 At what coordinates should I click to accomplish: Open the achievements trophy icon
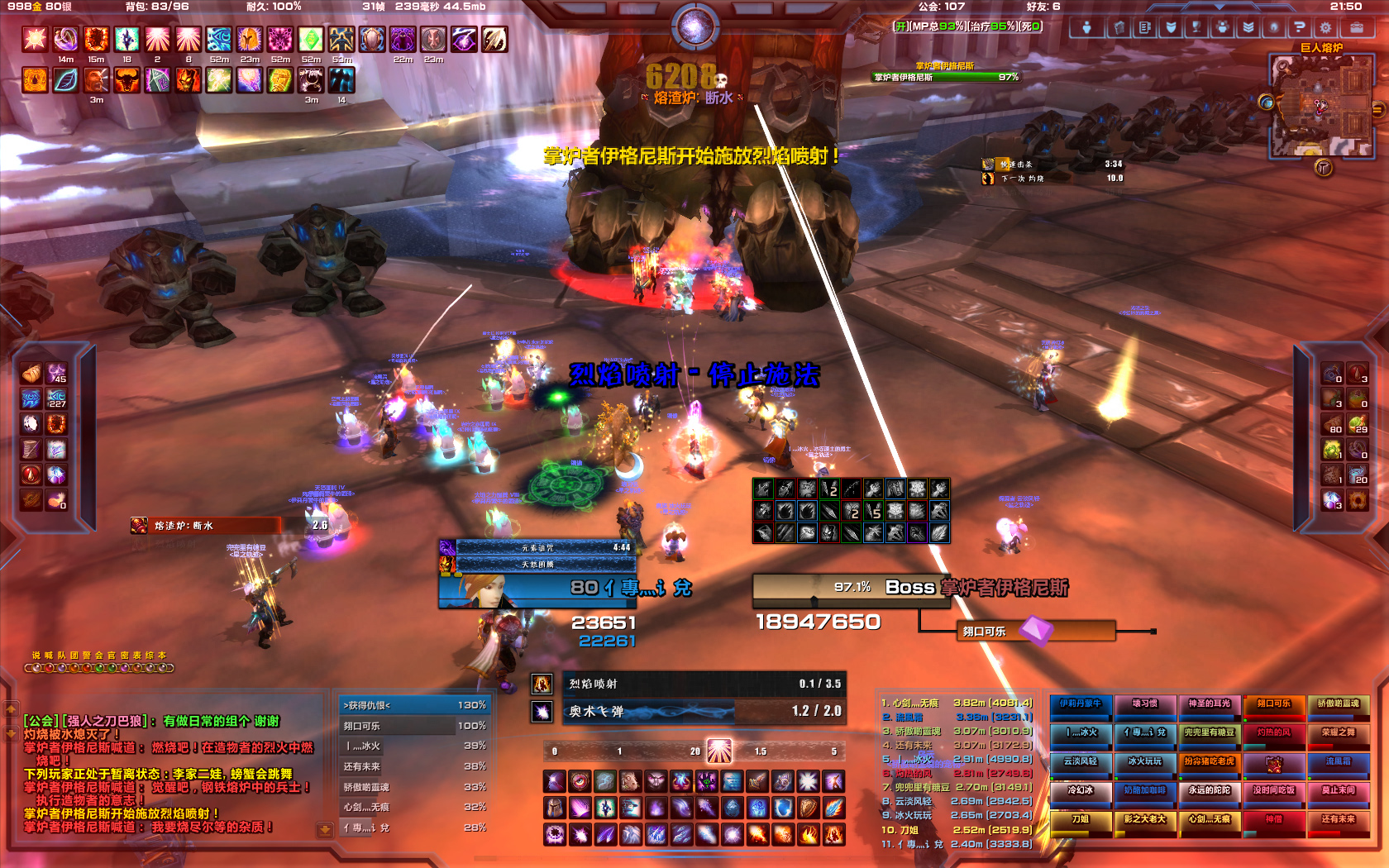click(x=1196, y=28)
